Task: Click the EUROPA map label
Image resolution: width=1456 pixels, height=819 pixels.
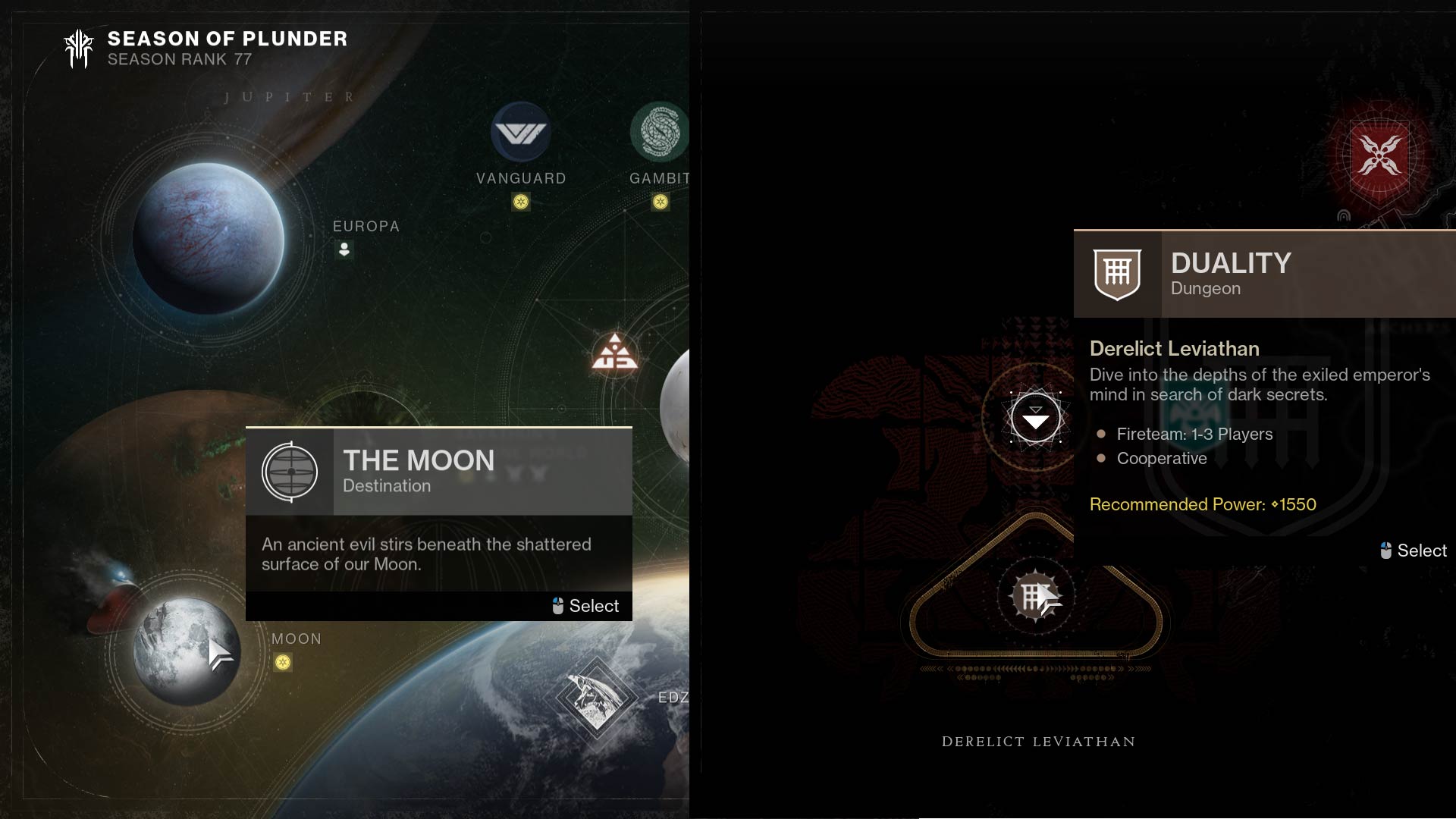Action: coord(366,225)
